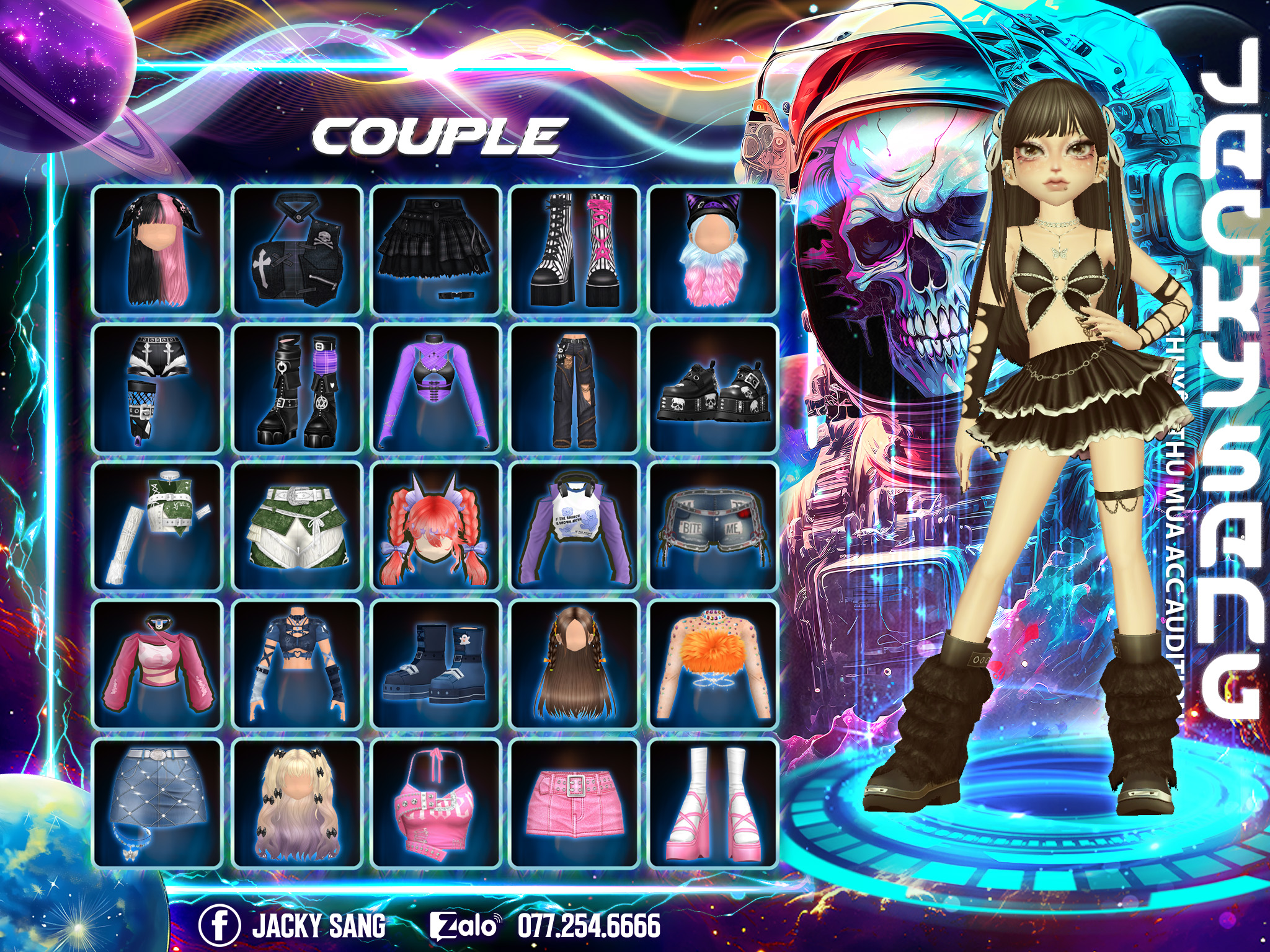
Task: Pick the black buckle boots with purple plaid
Action: [296, 388]
